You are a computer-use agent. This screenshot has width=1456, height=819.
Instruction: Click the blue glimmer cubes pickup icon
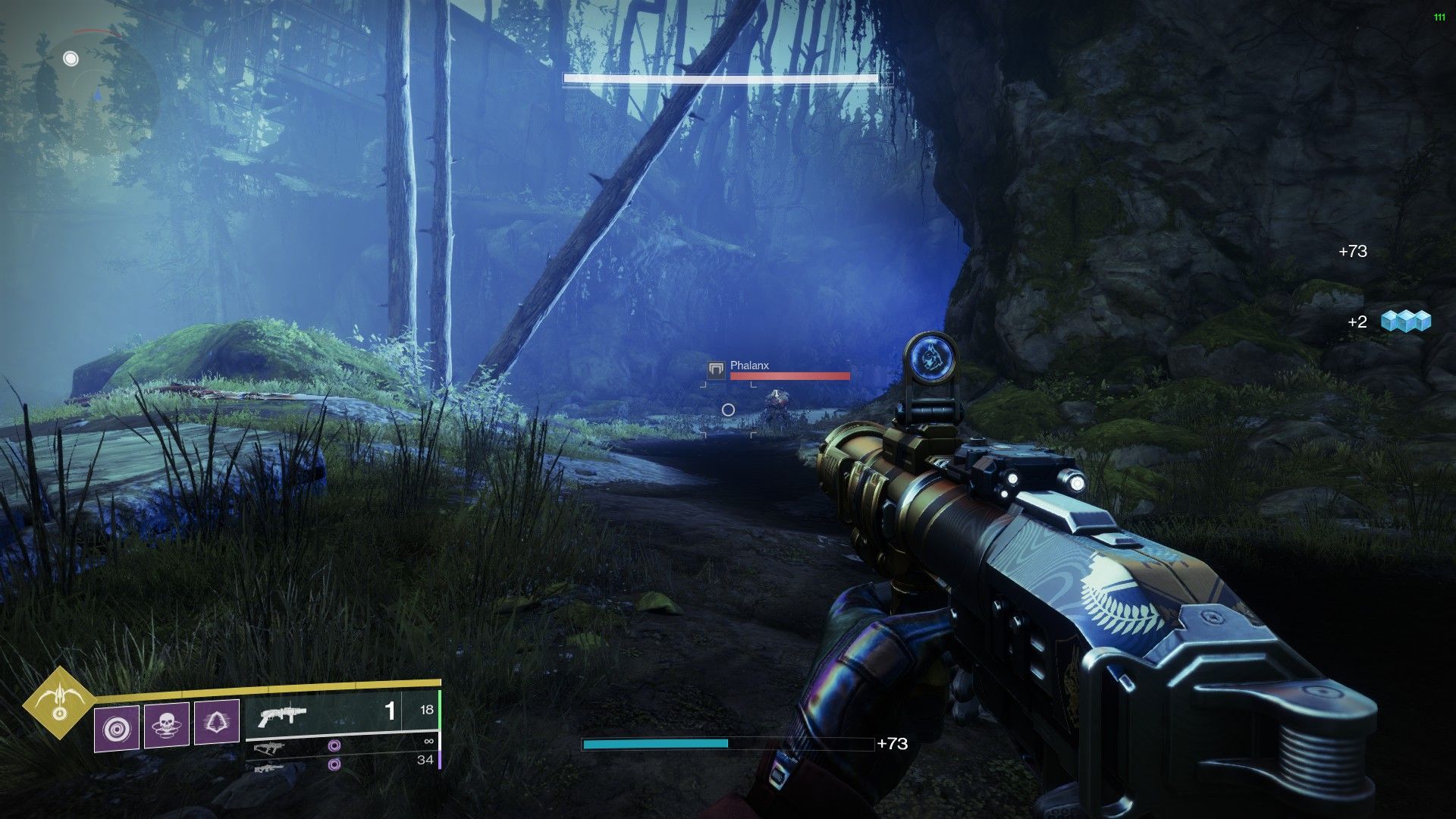click(1405, 322)
